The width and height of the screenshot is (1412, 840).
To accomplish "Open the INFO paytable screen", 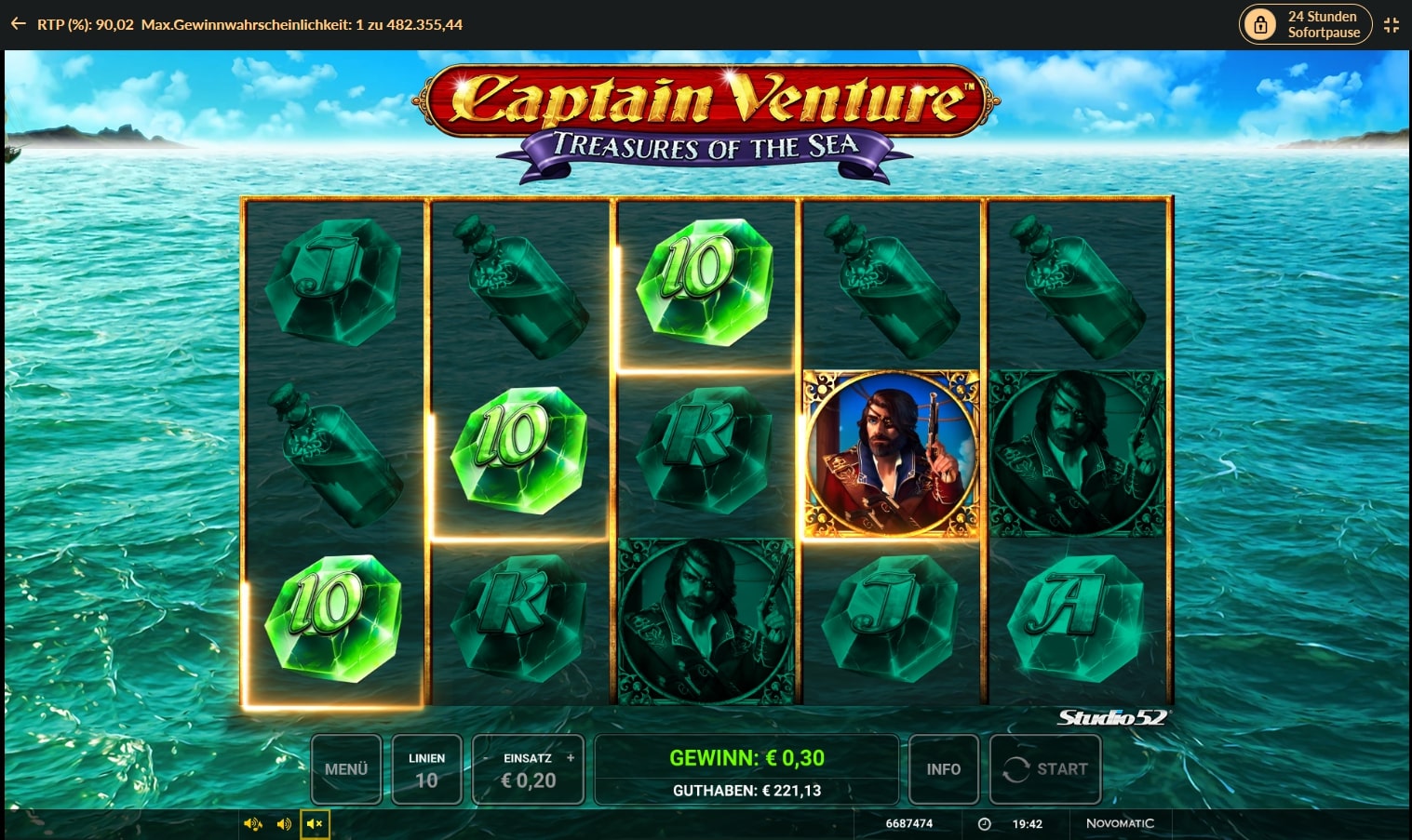I will point(943,769).
